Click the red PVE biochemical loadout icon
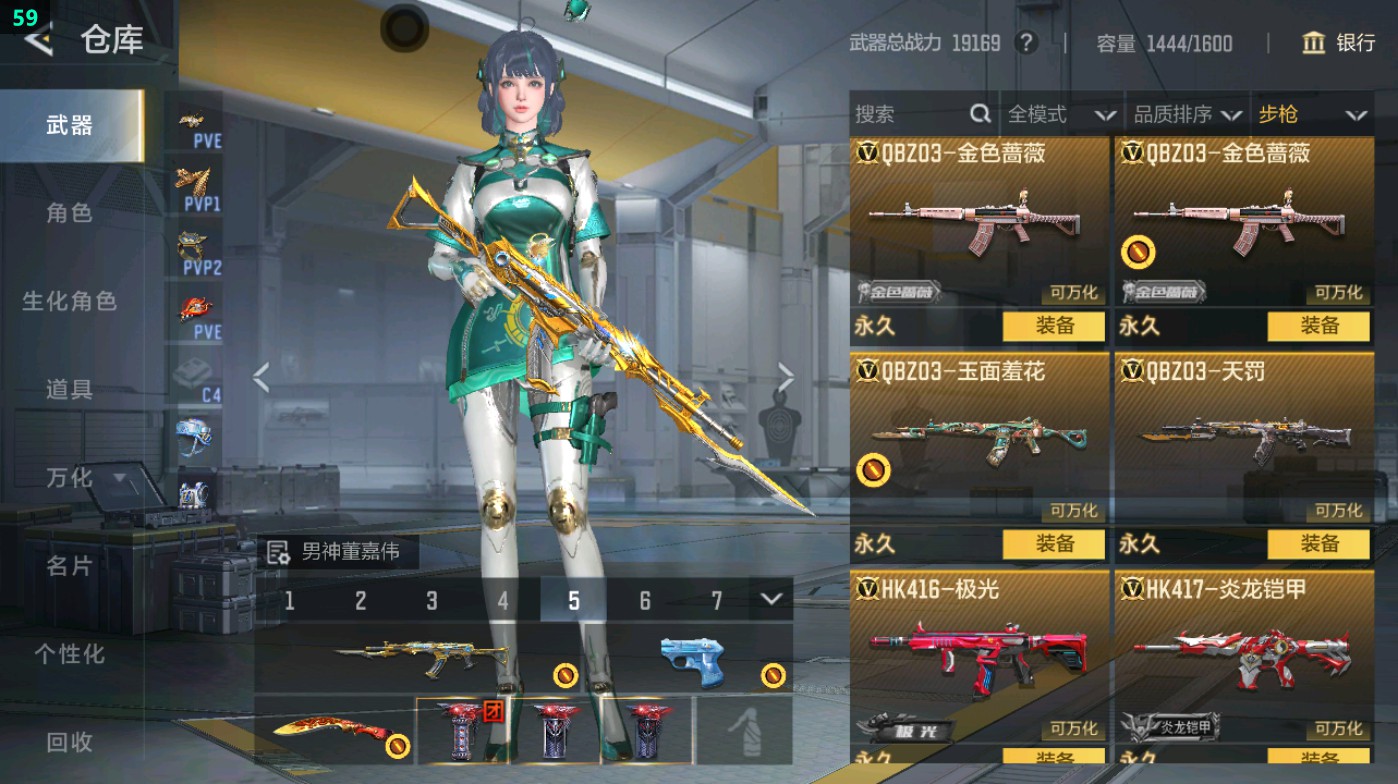1398x784 pixels. pos(197,308)
